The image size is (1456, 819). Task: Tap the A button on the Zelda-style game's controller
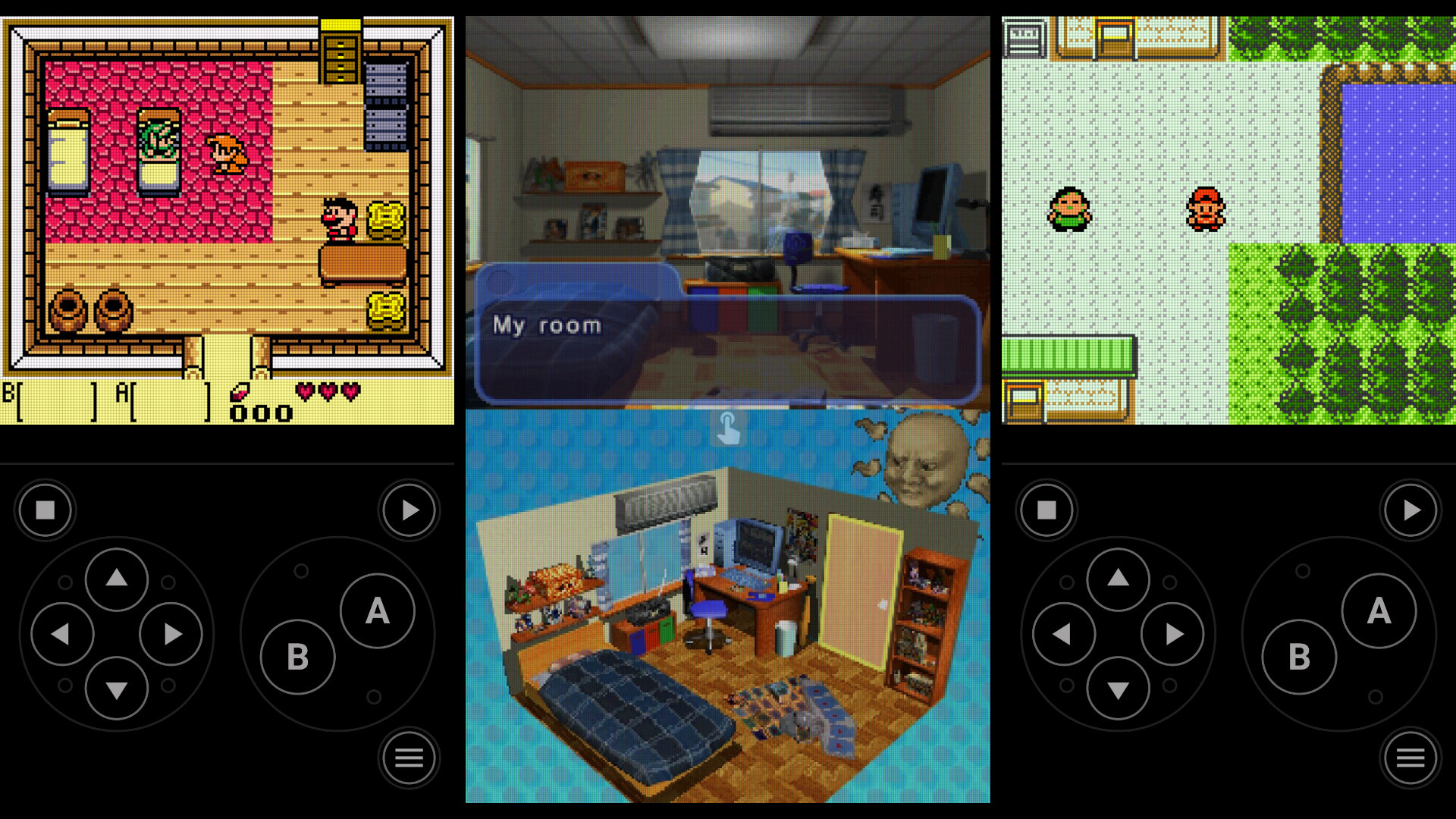[x=377, y=611]
